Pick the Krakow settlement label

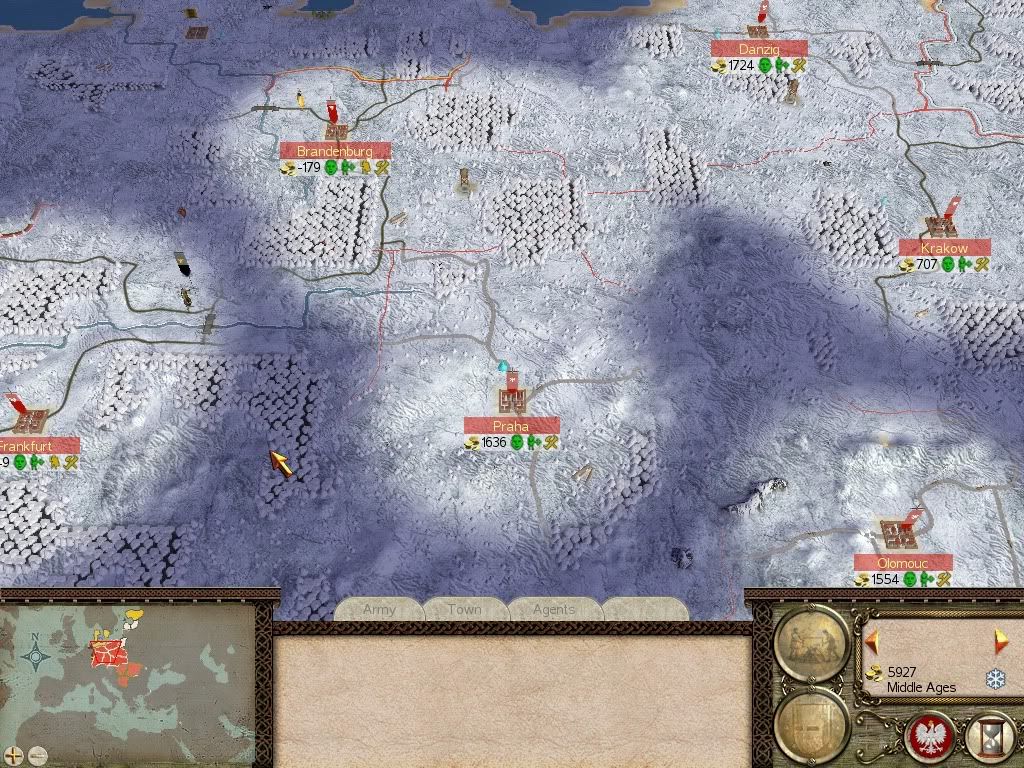(x=944, y=247)
